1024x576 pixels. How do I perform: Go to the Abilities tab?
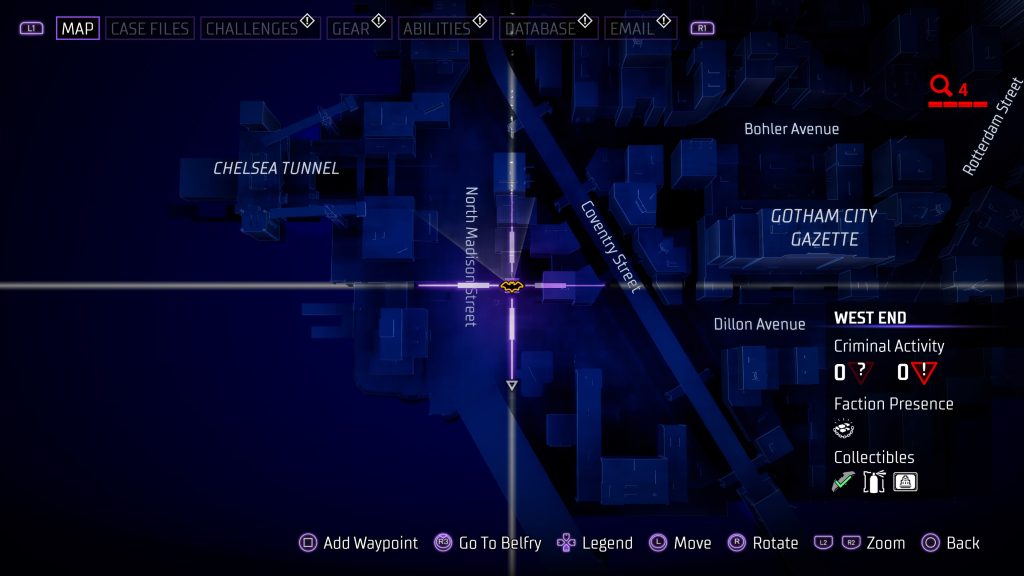pyautogui.click(x=436, y=29)
